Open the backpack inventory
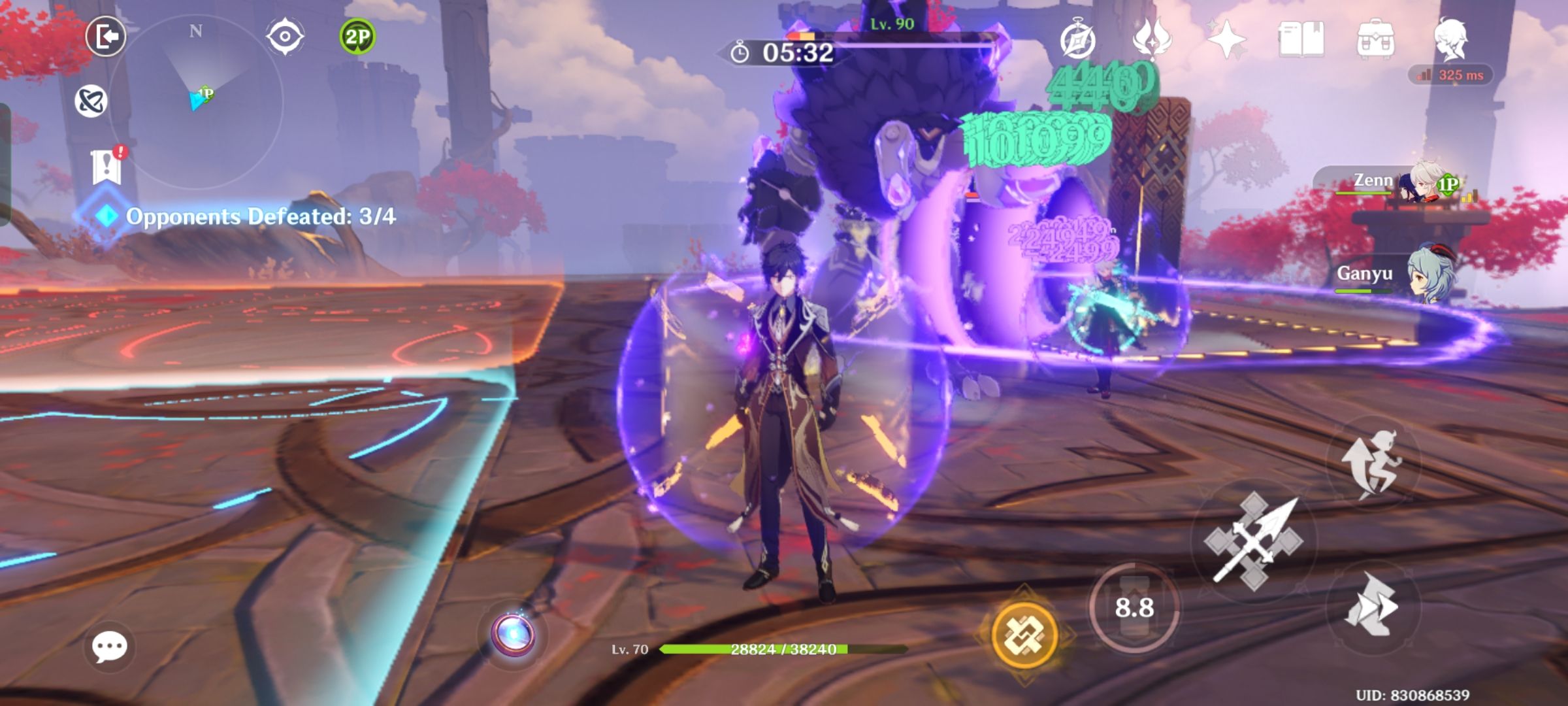Screen dimensions: 1568x706 (x=1376, y=41)
